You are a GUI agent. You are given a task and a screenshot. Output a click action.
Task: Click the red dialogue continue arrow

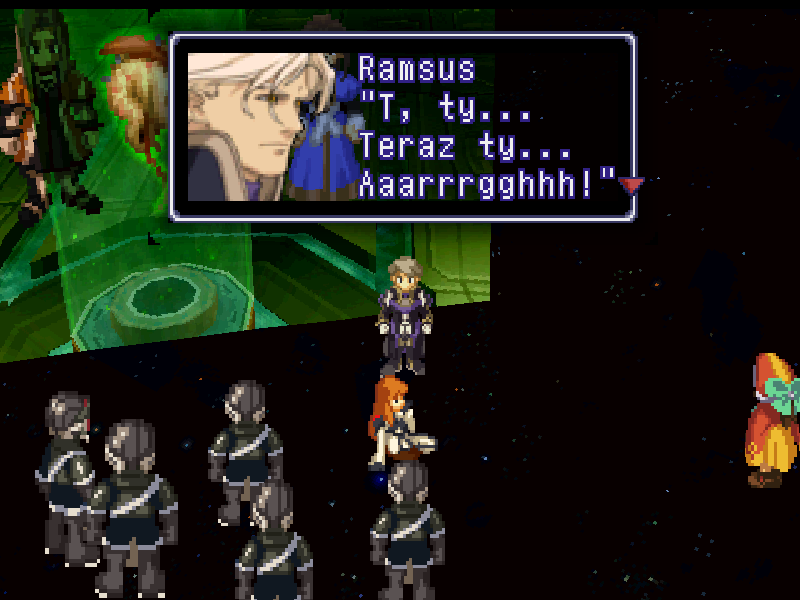coord(631,185)
